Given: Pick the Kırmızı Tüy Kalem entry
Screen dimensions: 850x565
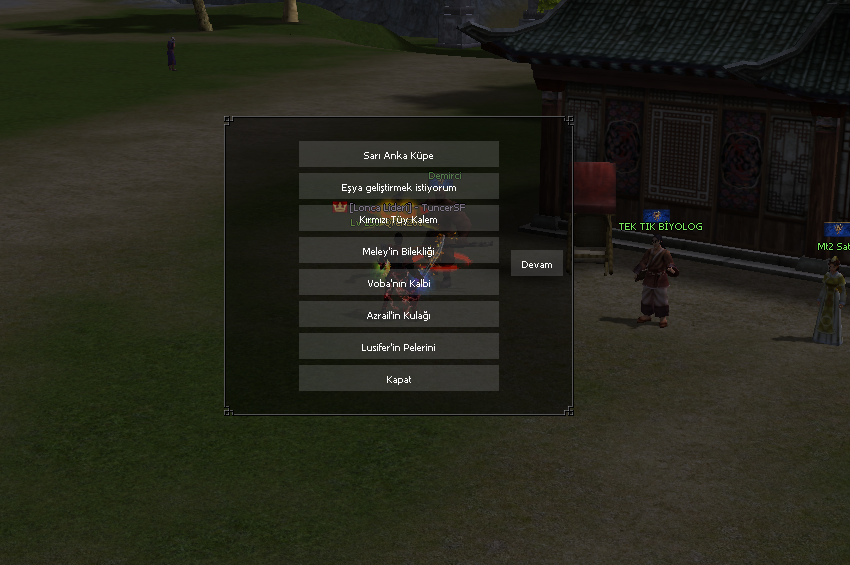Looking at the screenshot, I should click(x=398, y=219).
